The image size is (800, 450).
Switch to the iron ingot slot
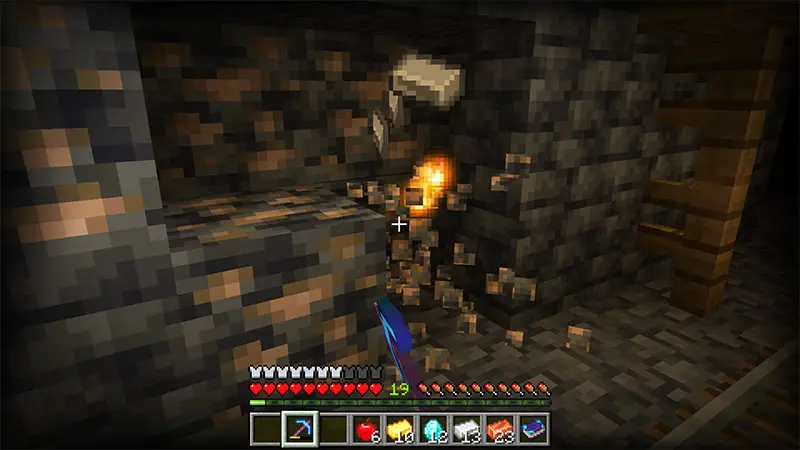pos(466,428)
